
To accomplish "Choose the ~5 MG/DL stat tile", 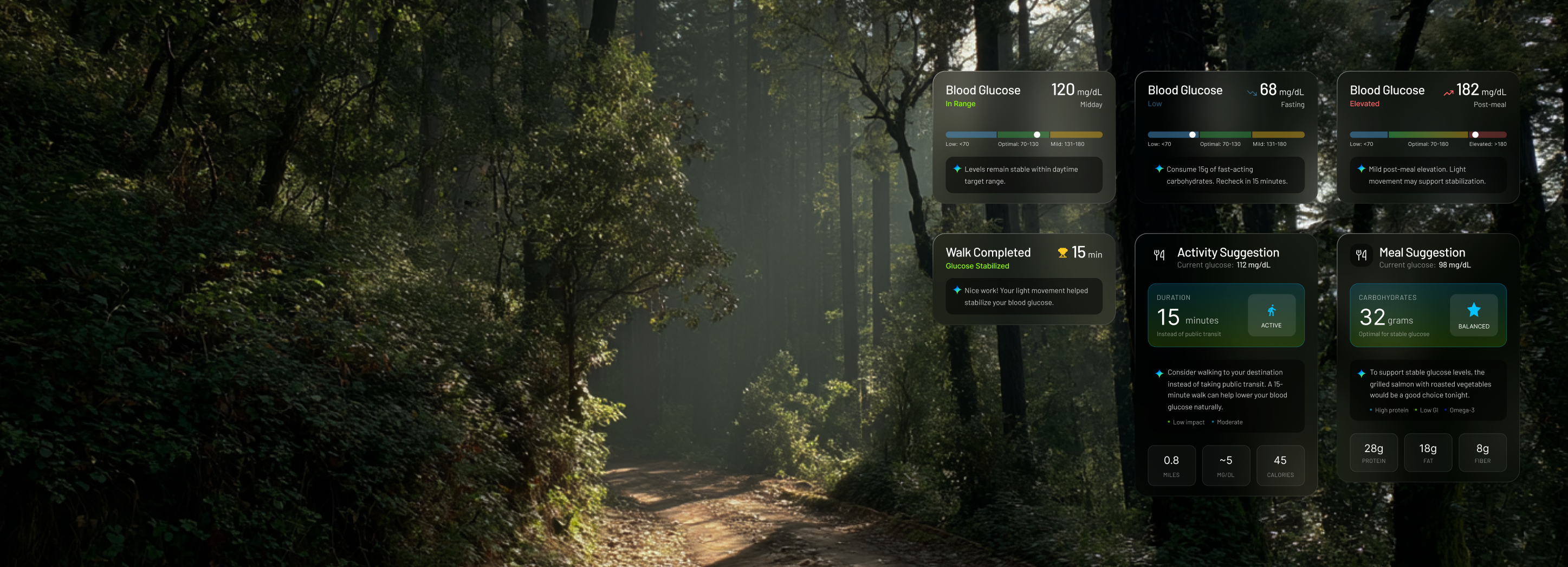I will click(x=1225, y=465).
